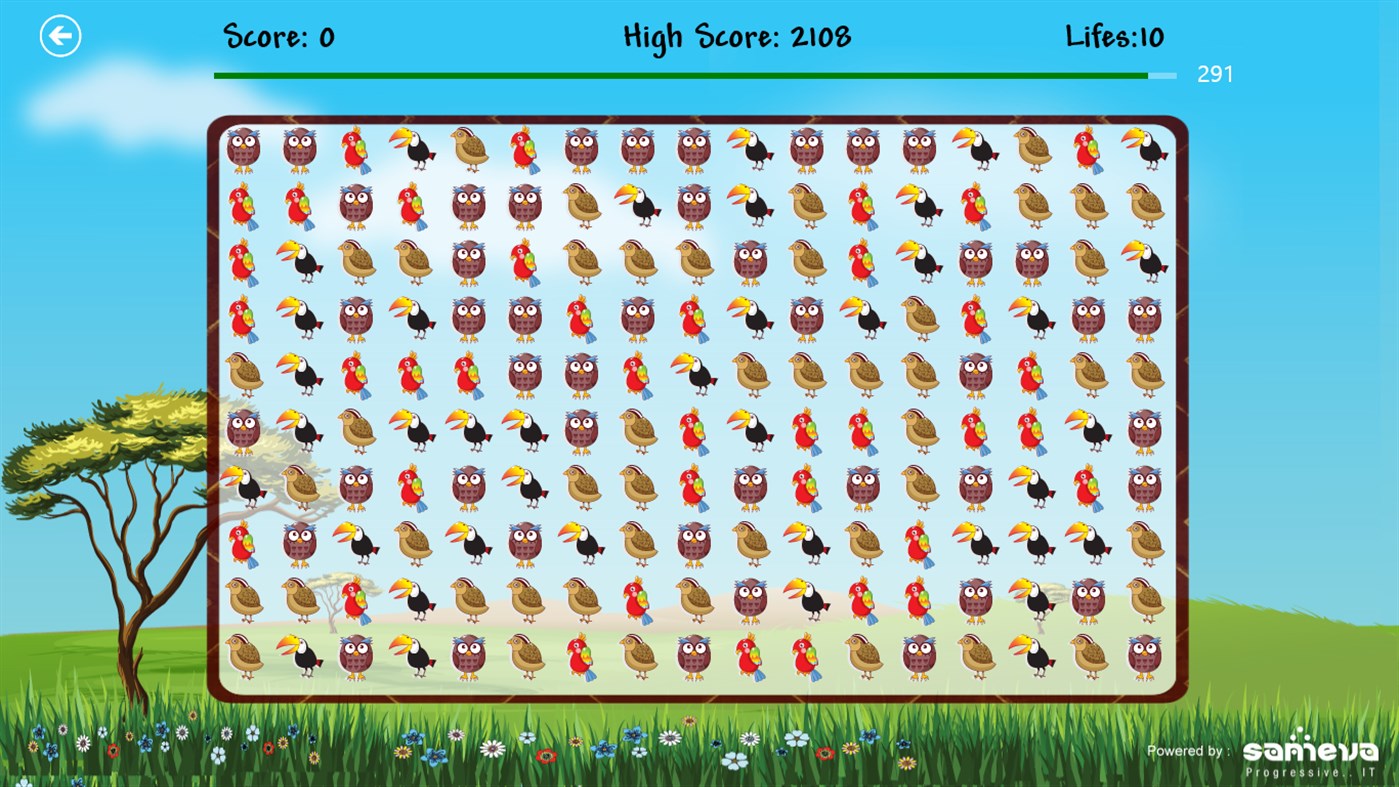Click the green time progress bar

[x=680, y=74]
